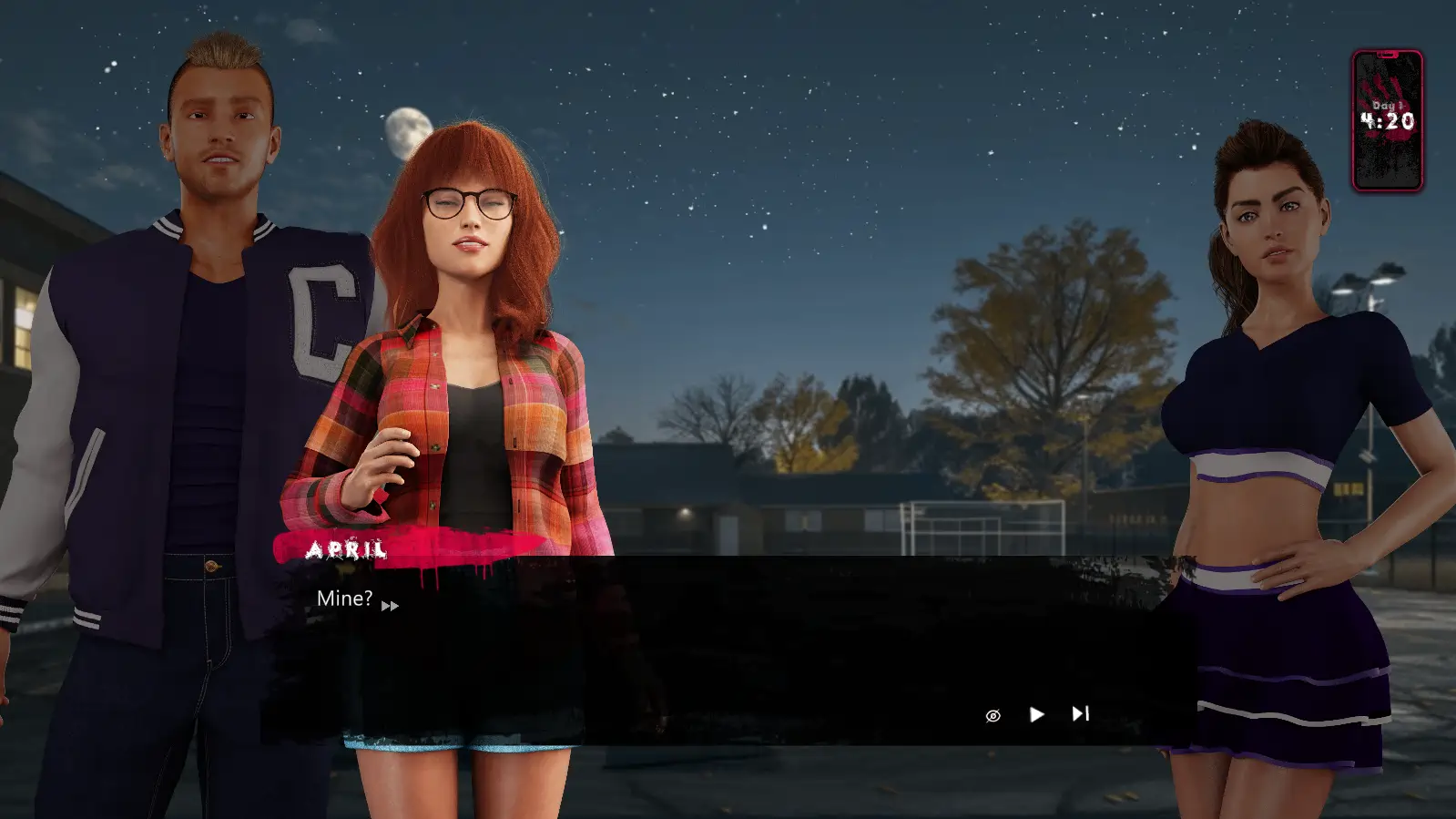The image size is (1456, 819).
Task: Open the phone showing Day 1 4:20
Action: point(1387,120)
